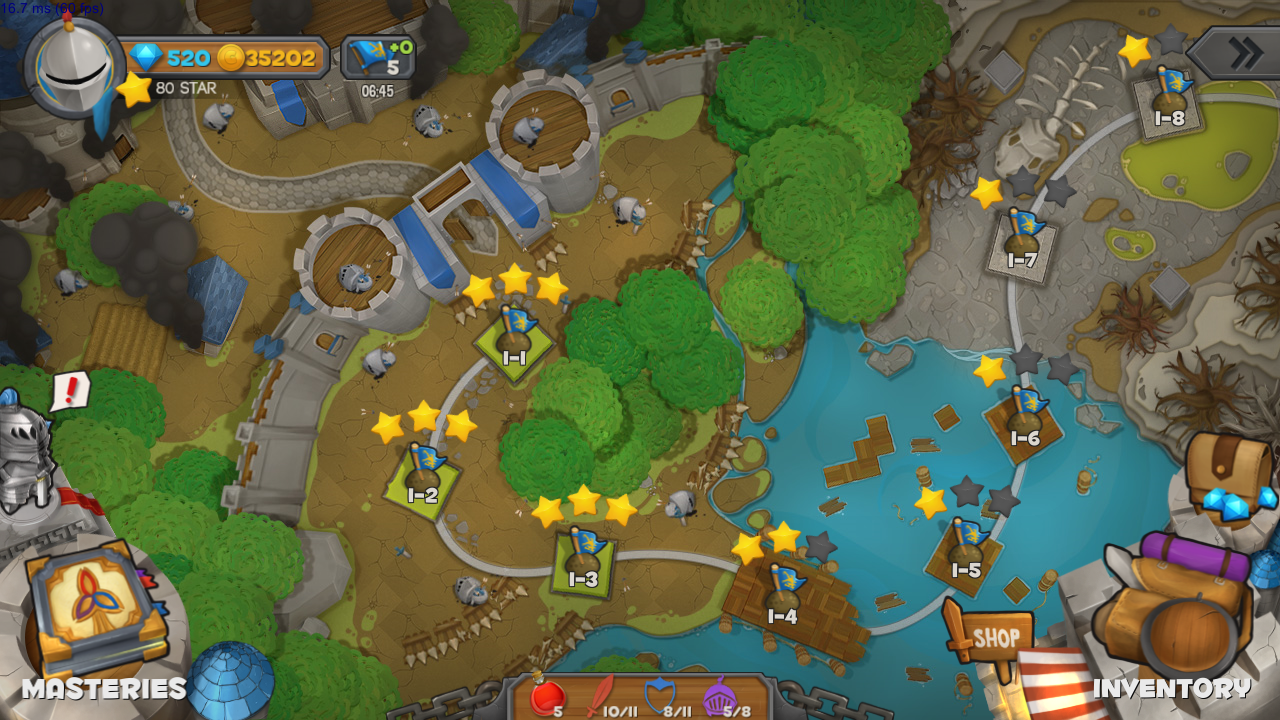Open level I-6
Screen dimensions: 1280x720
click(x=1025, y=420)
